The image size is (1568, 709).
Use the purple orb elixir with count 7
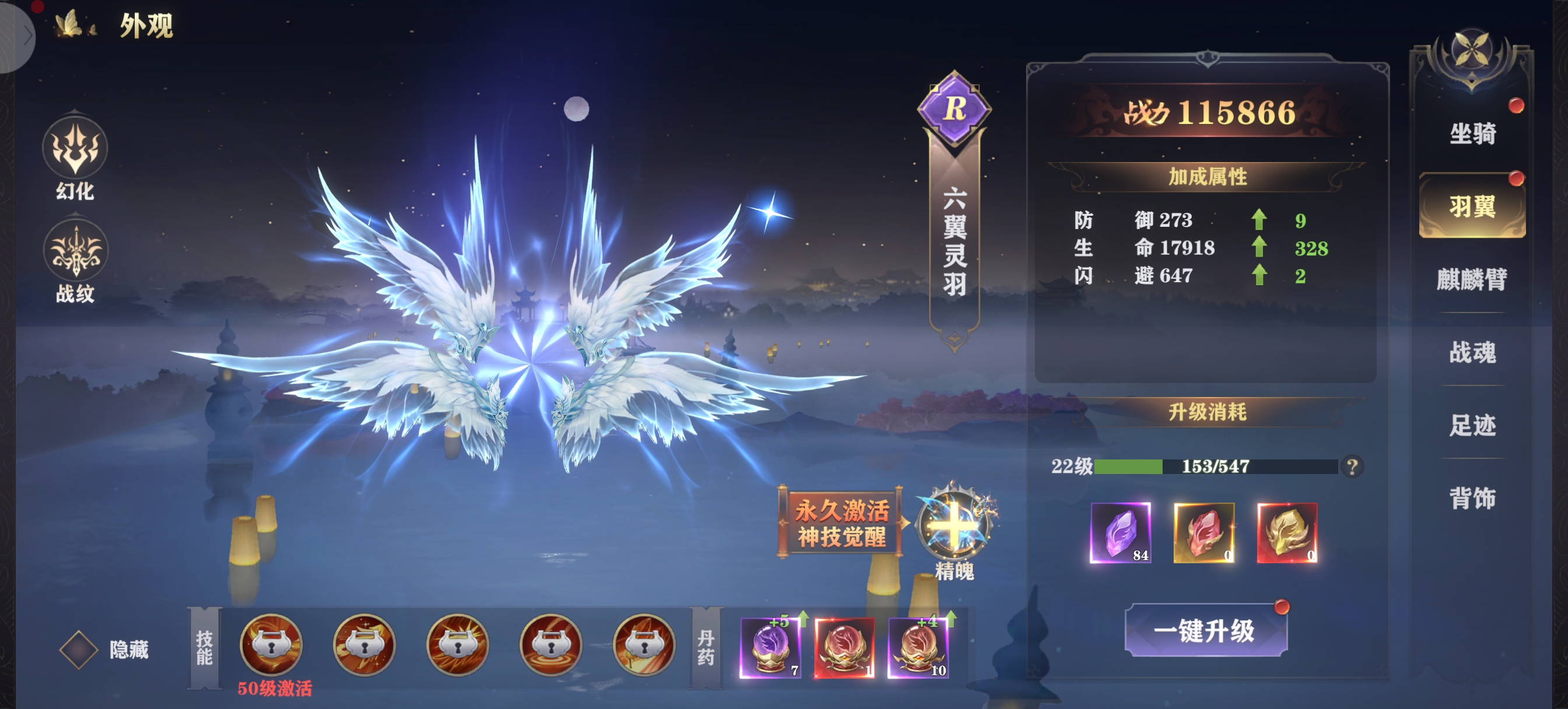(770, 648)
